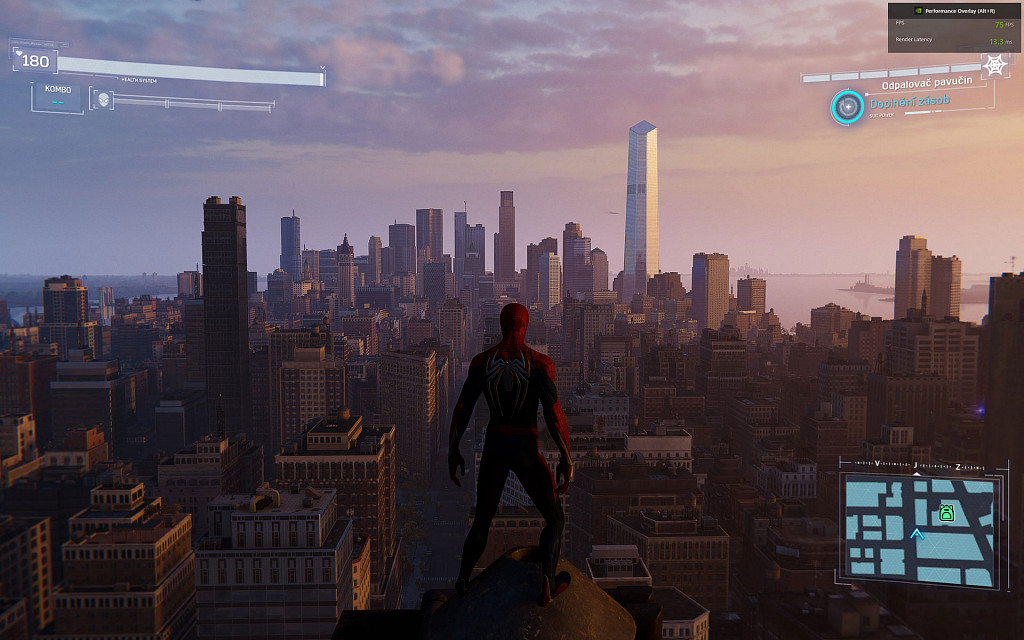Image resolution: width=1024 pixels, height=640 pixels.
Task: Click the green backpack marker on minimap
Action: 946,513
